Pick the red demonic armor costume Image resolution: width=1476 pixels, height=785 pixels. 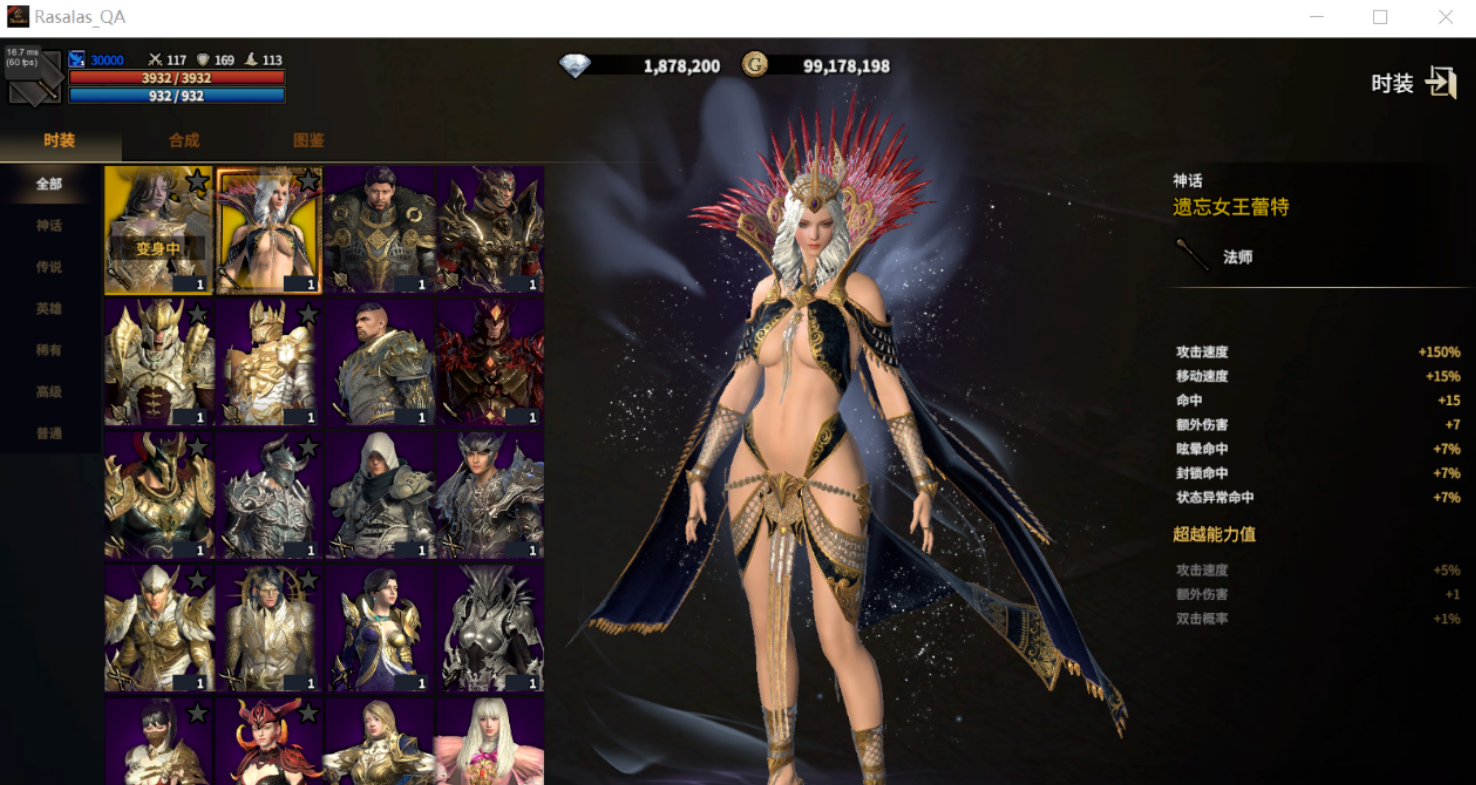pos(490,362)
